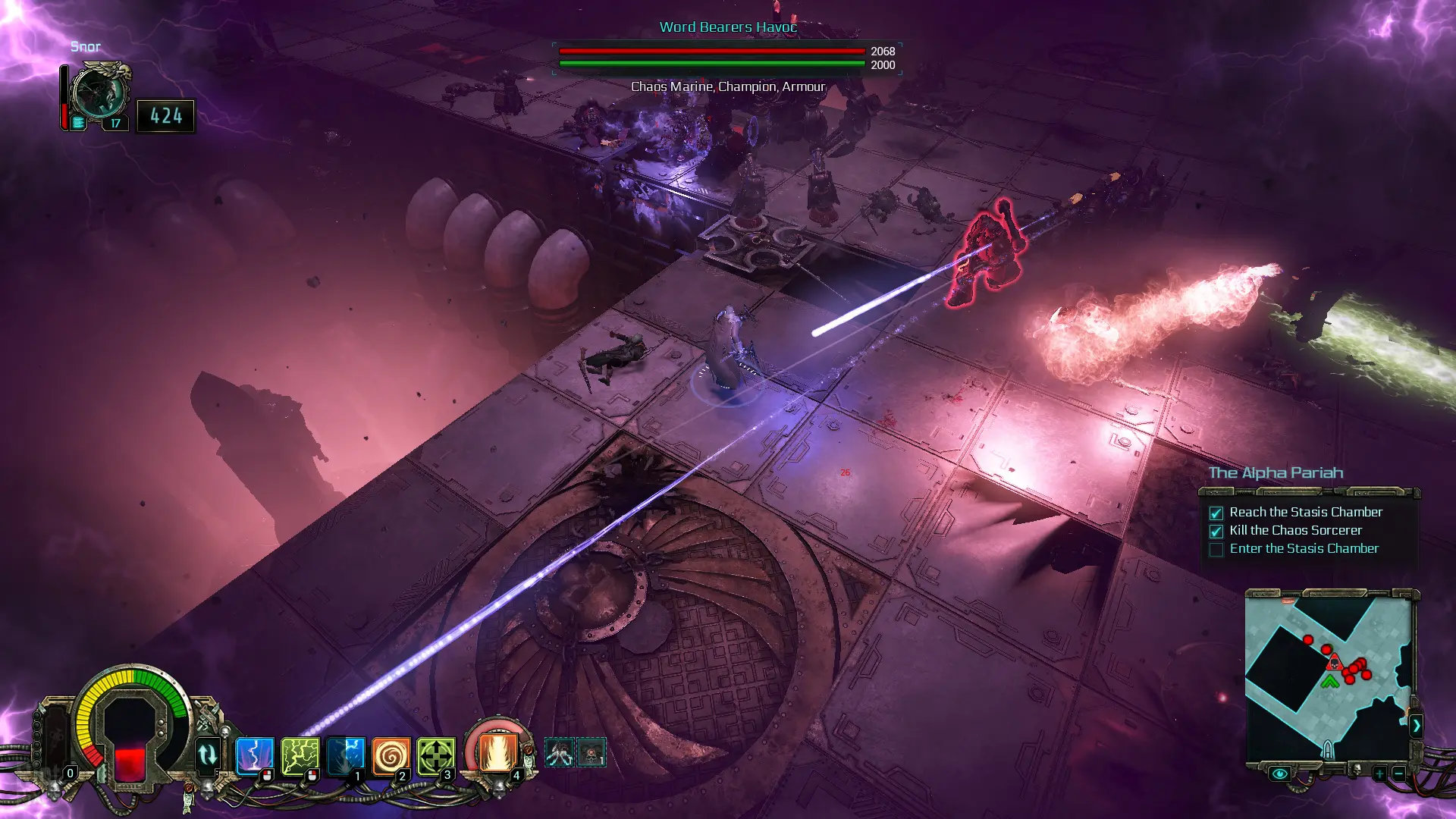Viewport: 1456px width, 819px height.
Task: Use the green chain lightning ability
Action: pyautogui.click(x=300, y=755)
